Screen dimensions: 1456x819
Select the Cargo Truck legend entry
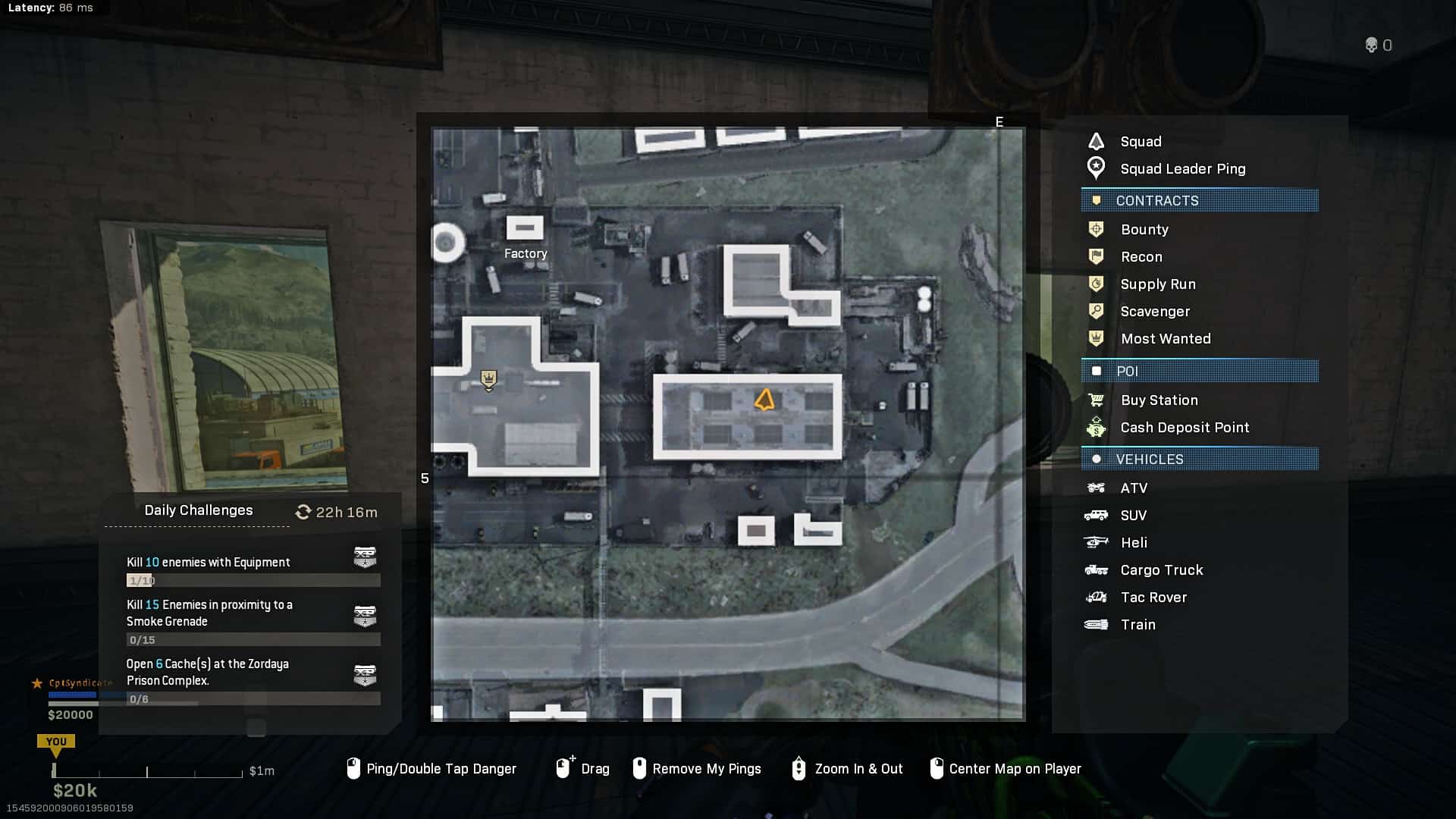point(1162,570)
